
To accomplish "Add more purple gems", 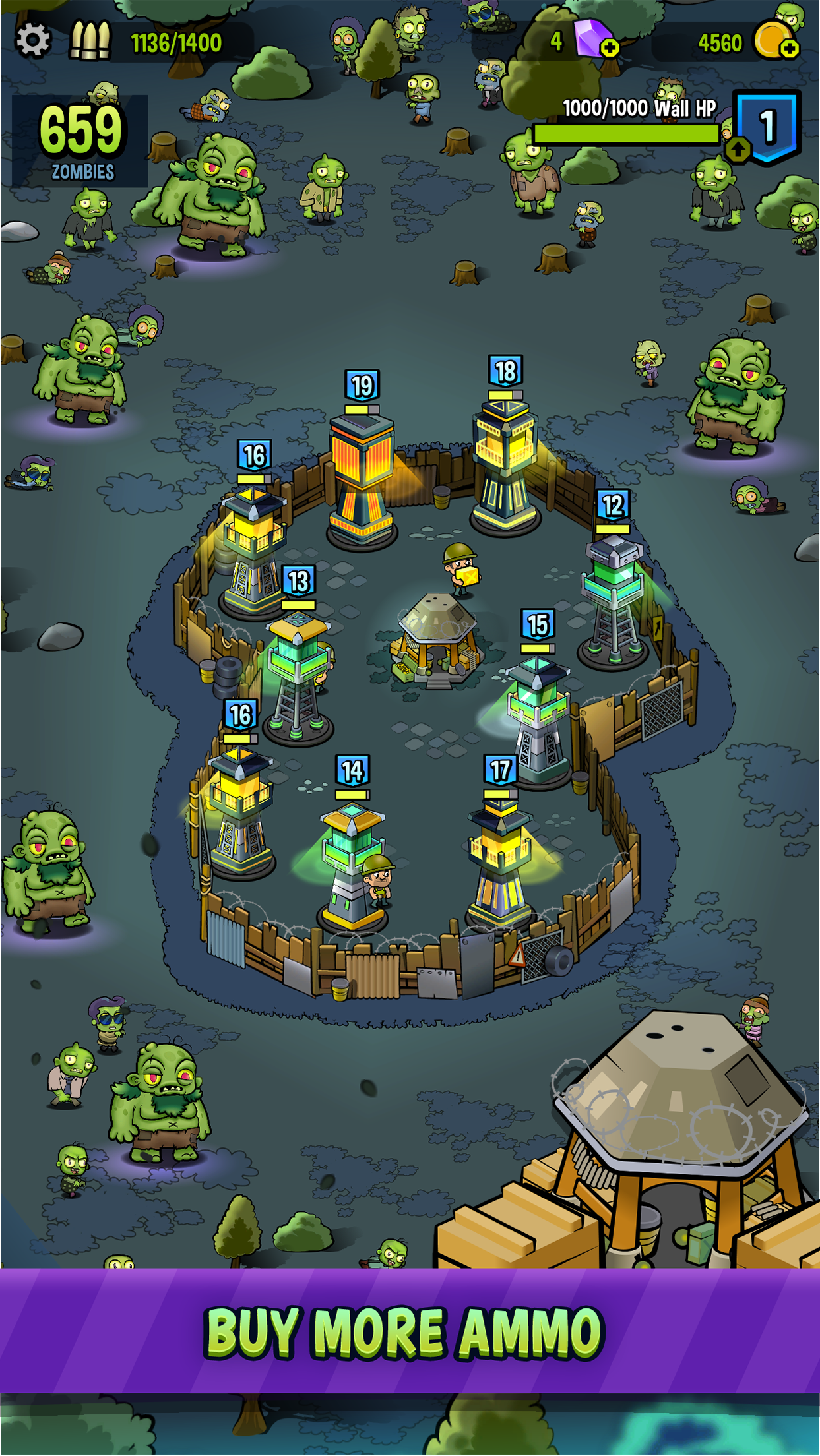I will click(610, 47).
